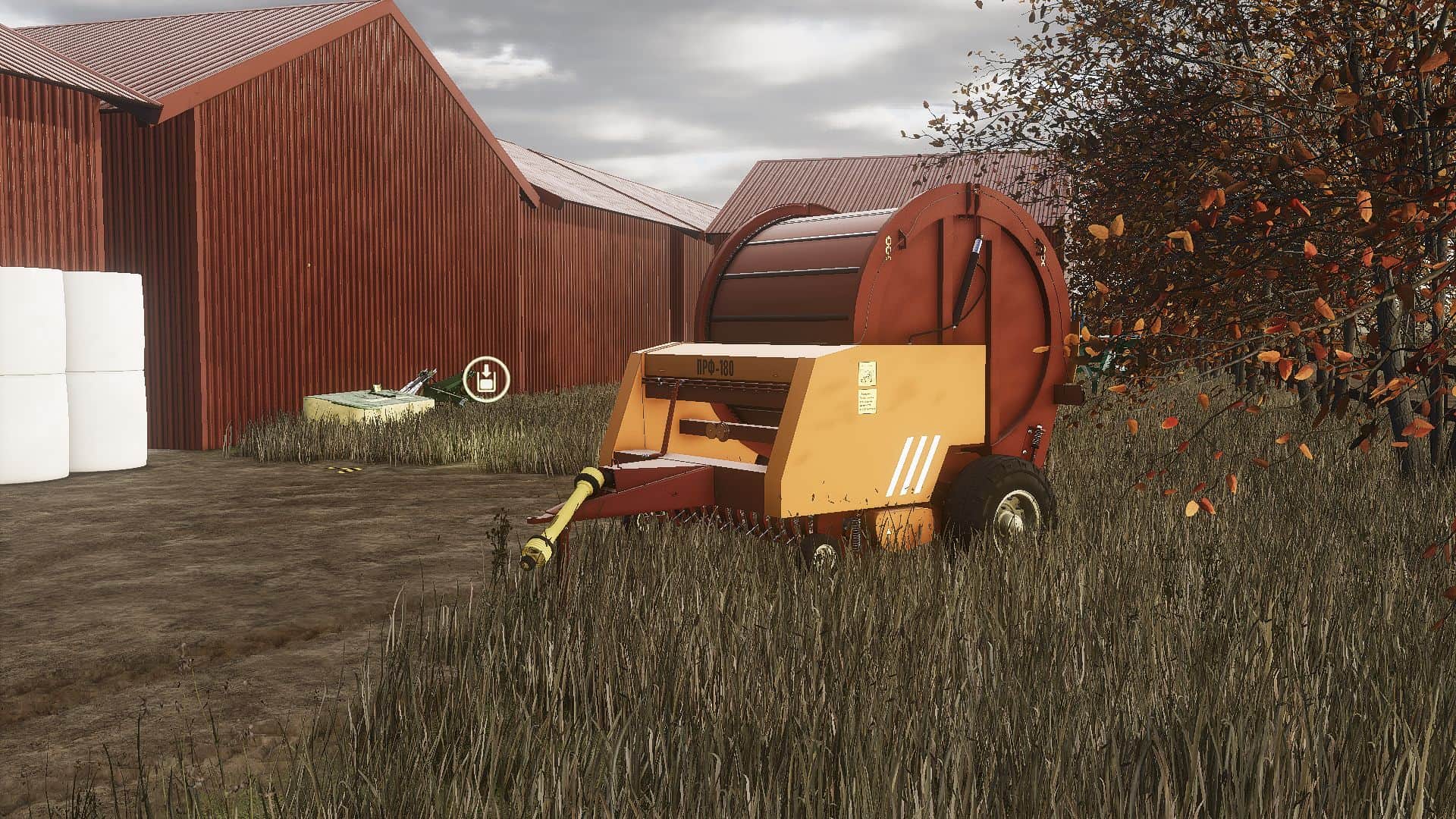Click the circular unload trigger marker icon
The width and height of the screenshot is (1456, 819).
coord(486,378)
